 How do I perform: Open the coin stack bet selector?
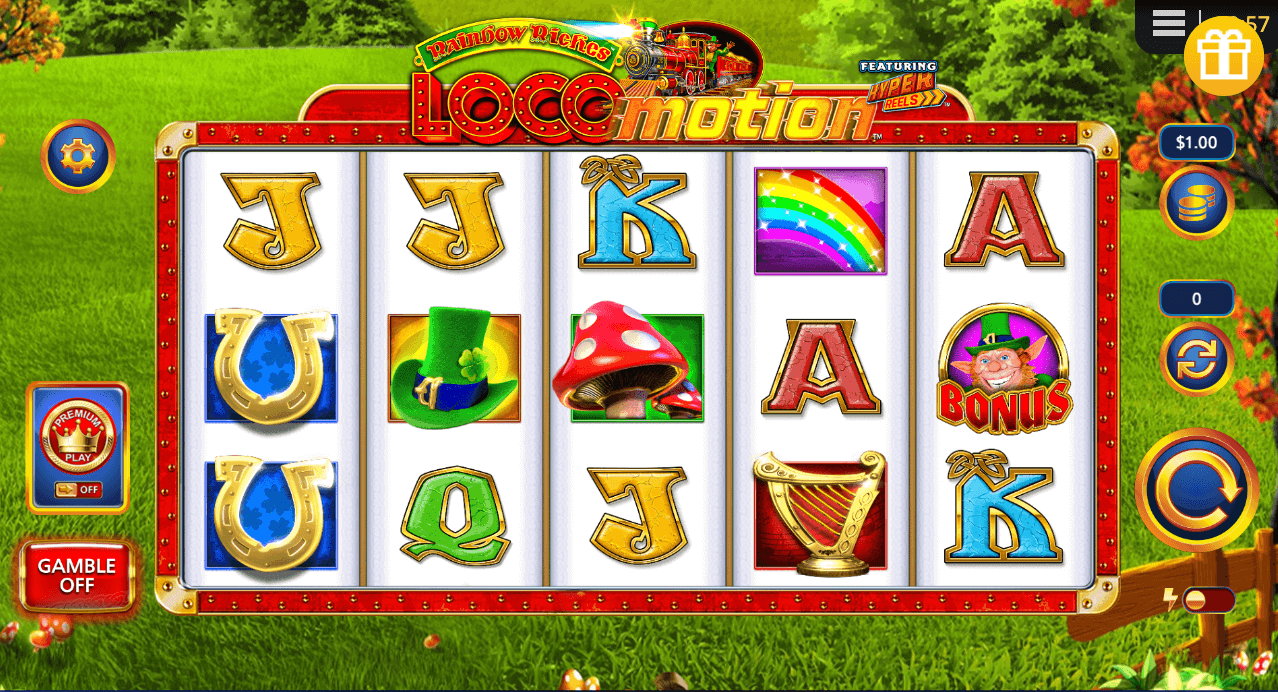pyautogui.click(x=1196, y=202)
